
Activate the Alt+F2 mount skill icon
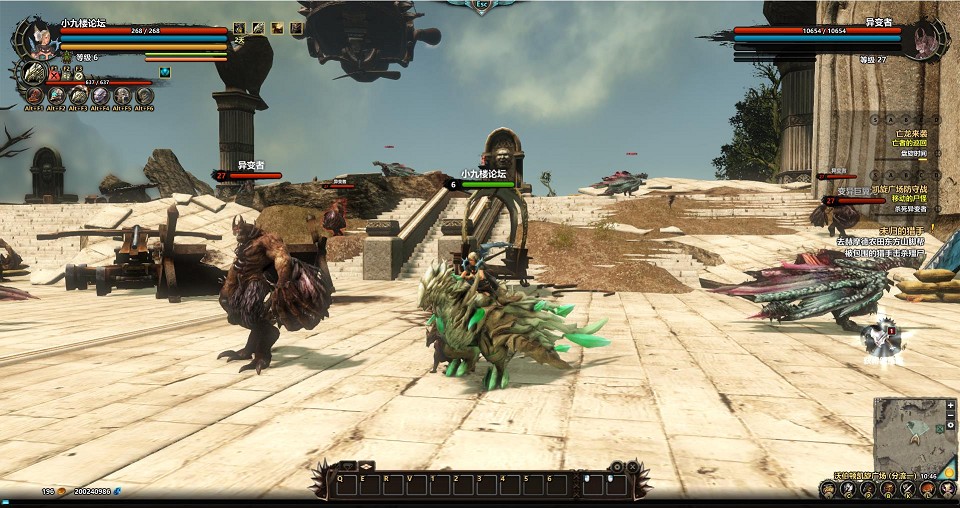57,96
